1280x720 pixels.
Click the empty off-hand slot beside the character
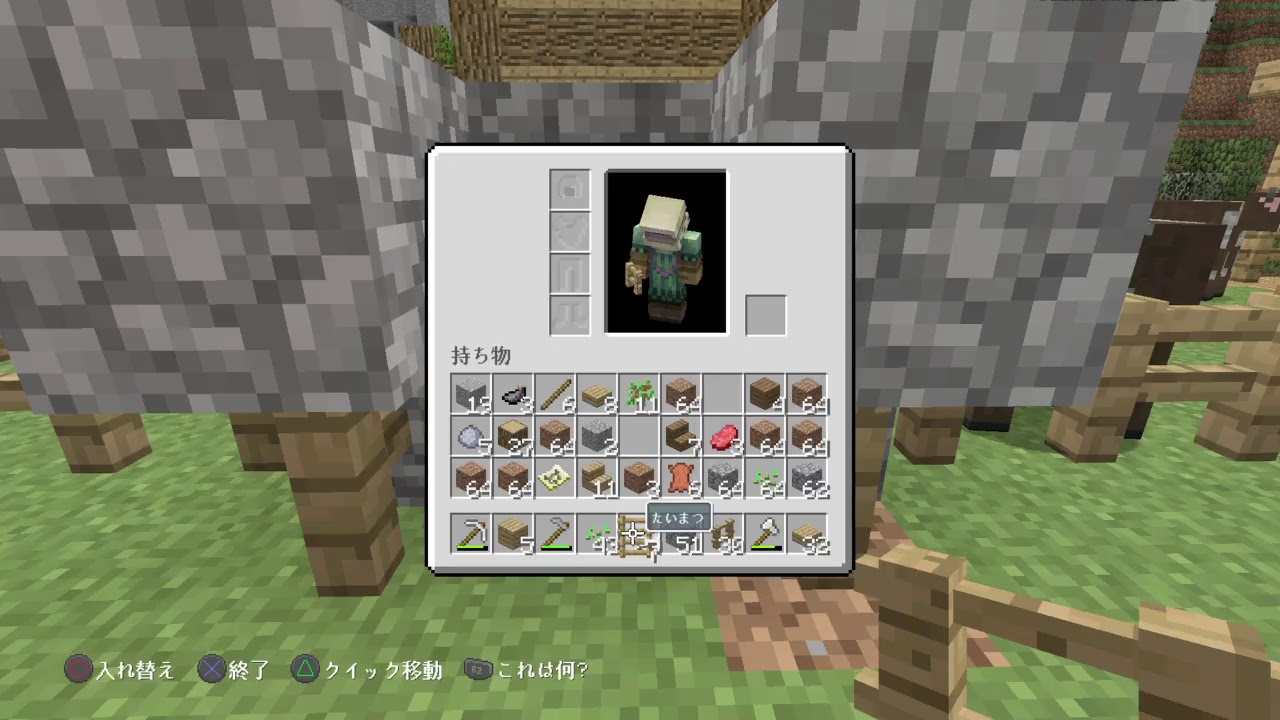click(766, 314)
